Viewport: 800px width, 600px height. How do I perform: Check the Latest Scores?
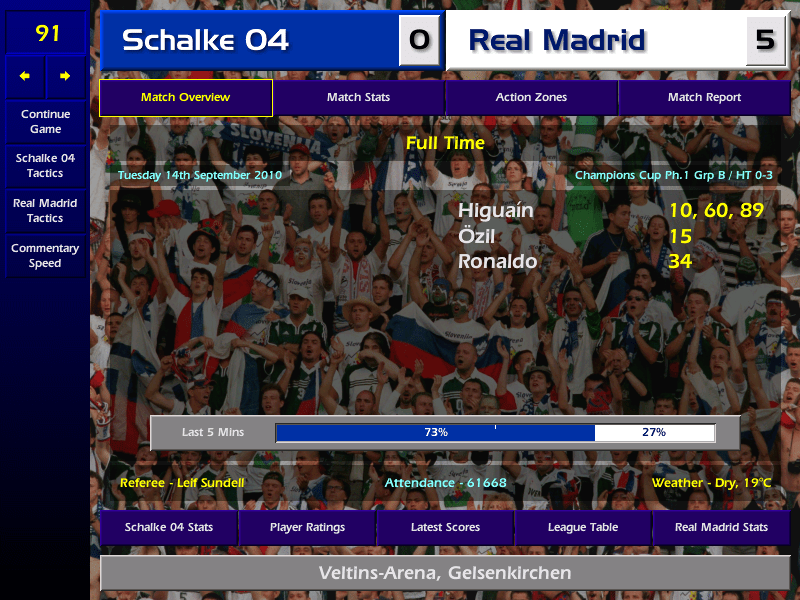tap(445, 527)
